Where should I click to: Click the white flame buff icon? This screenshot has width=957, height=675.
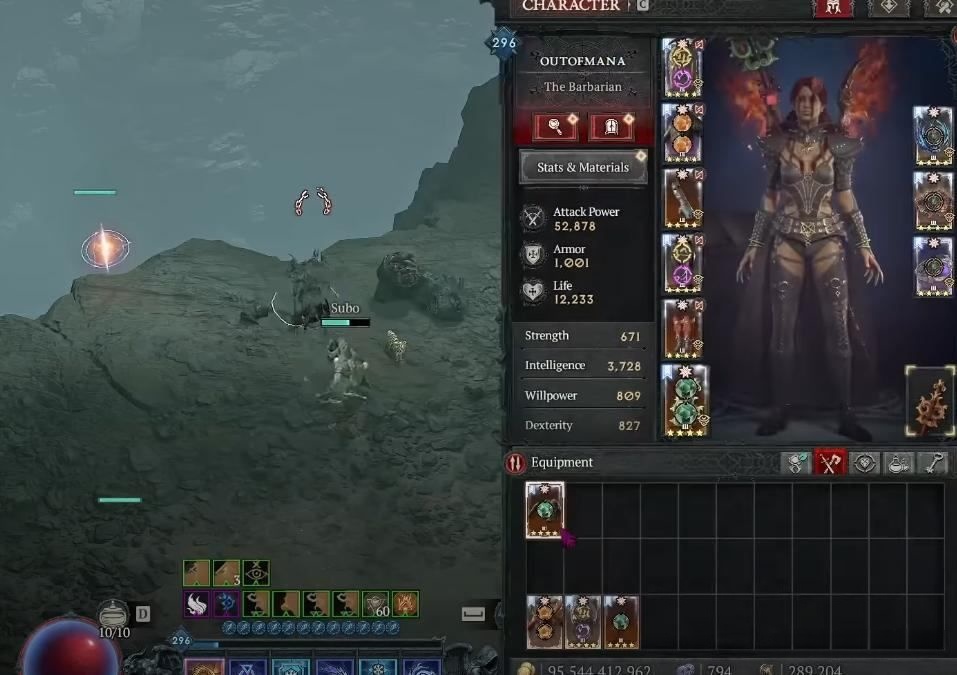[x=196, y=604]
